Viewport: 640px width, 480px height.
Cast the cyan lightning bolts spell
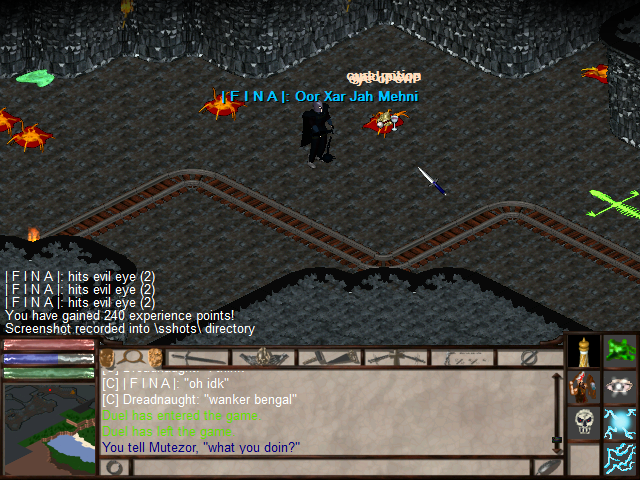coord(621,458)
